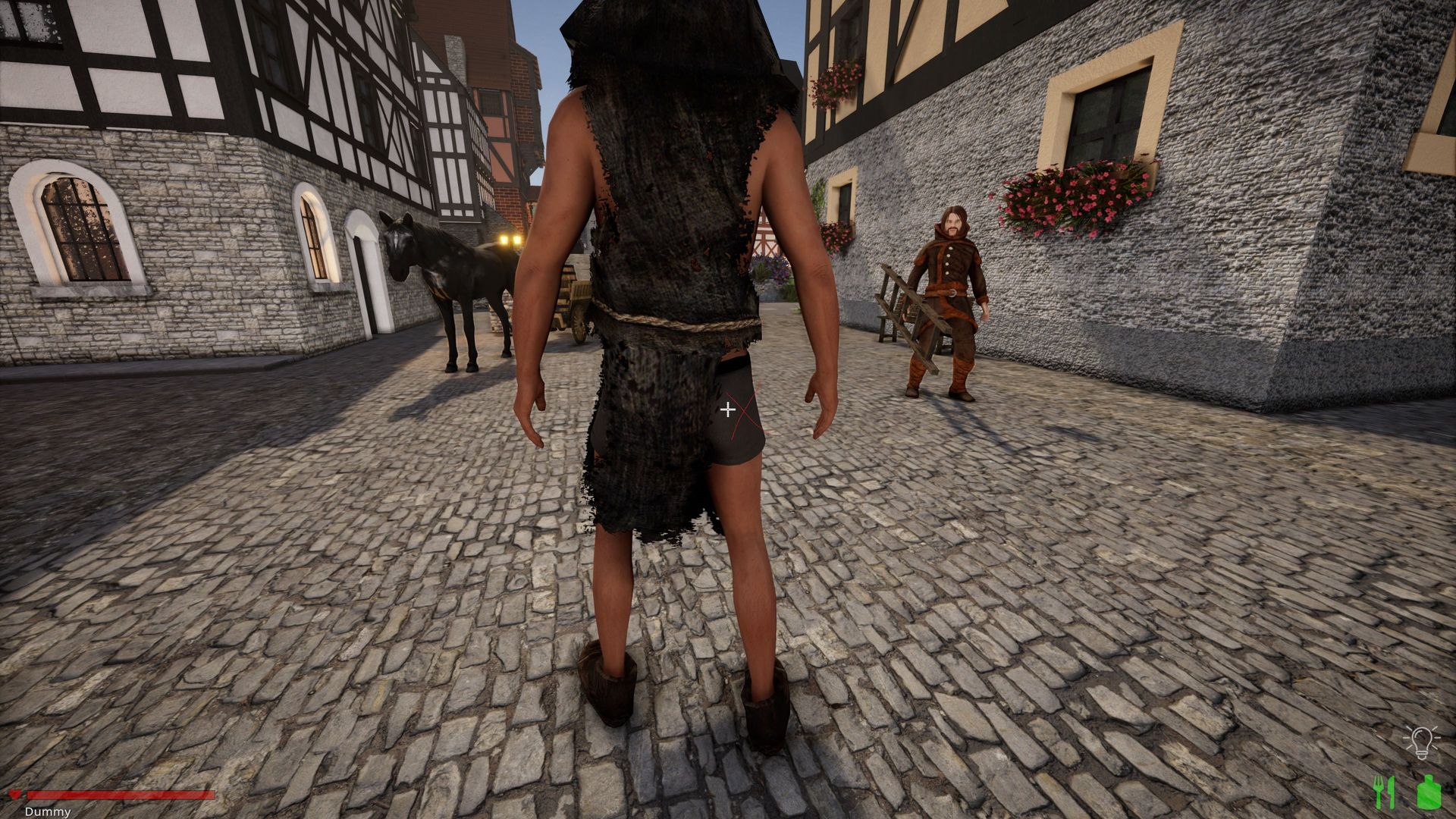Select the green fork and knife hunger icon
The height and width of the screenshot is (819, 1456).
point(1384,792)
